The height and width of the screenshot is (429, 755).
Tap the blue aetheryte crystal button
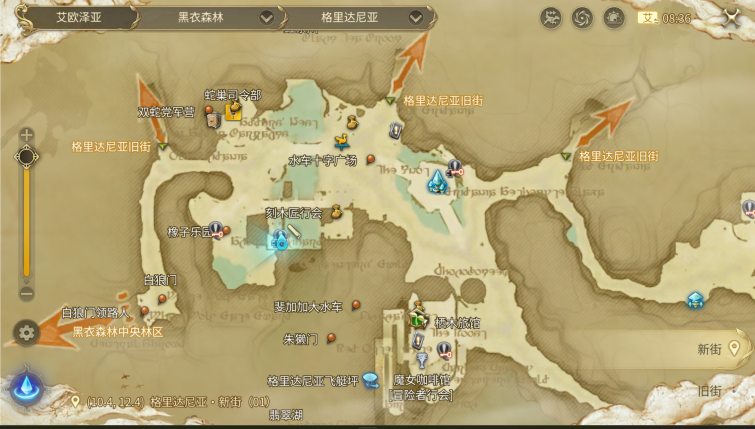coord(24,387)
